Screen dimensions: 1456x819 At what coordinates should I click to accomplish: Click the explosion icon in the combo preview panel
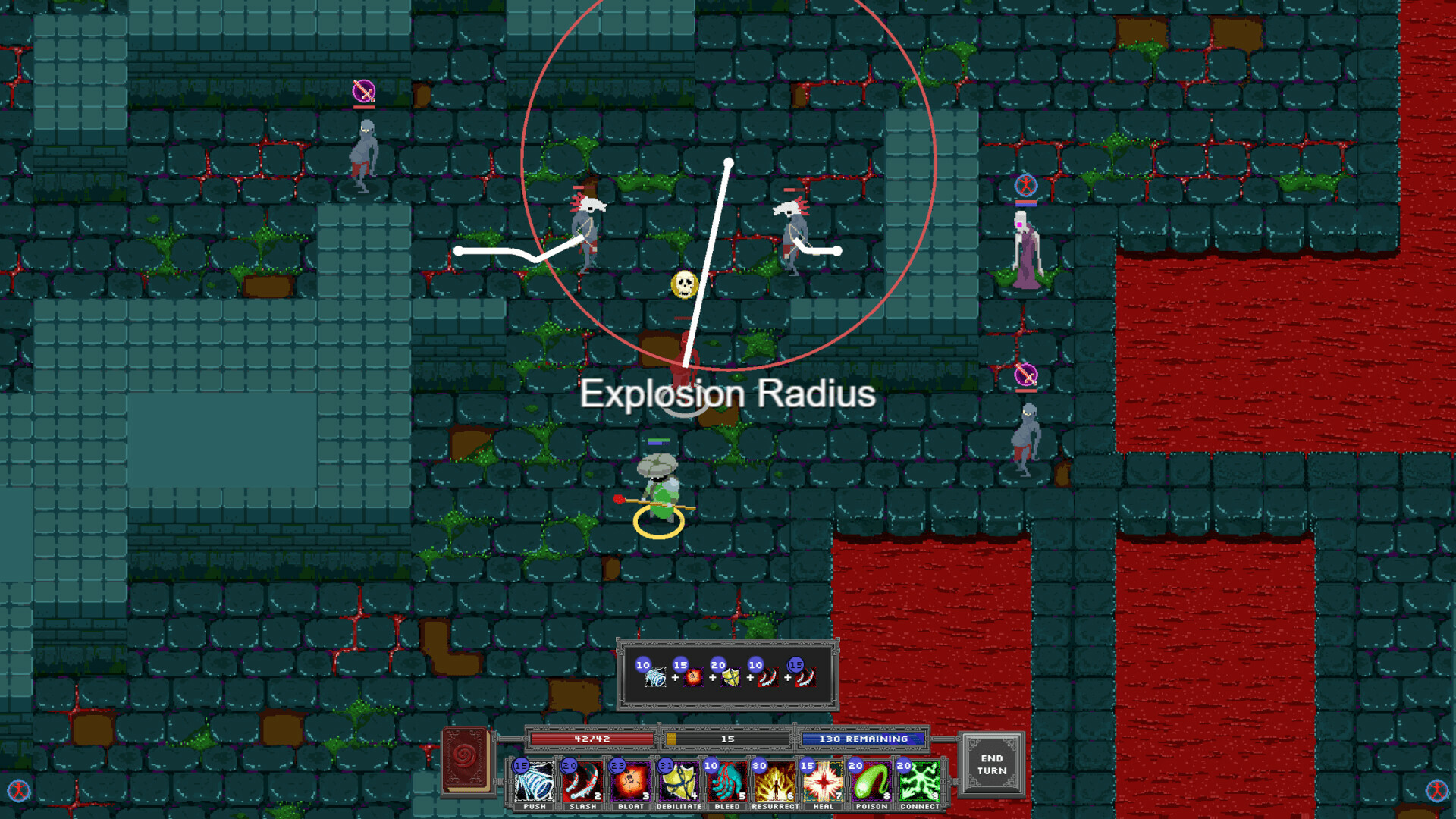click(692, 679)
